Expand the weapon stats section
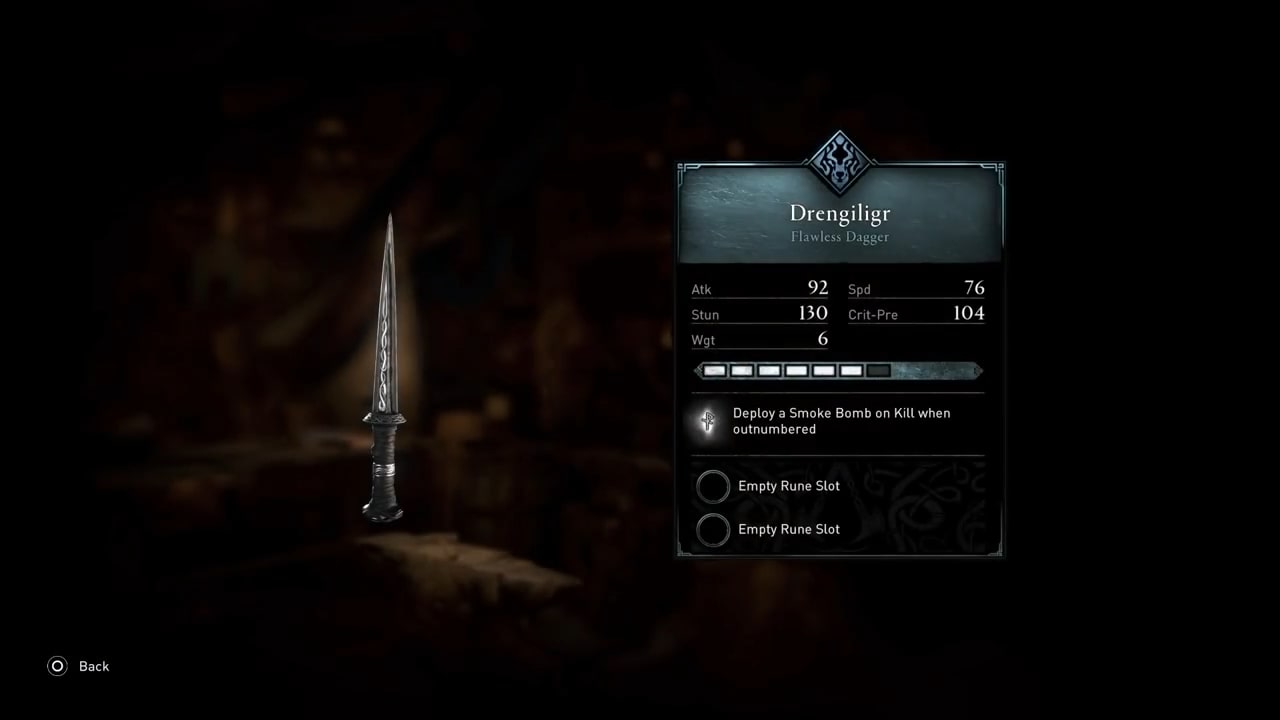The height and width of the screenshot is (720, 1280). pyautogui.click(x=838, y=314)
